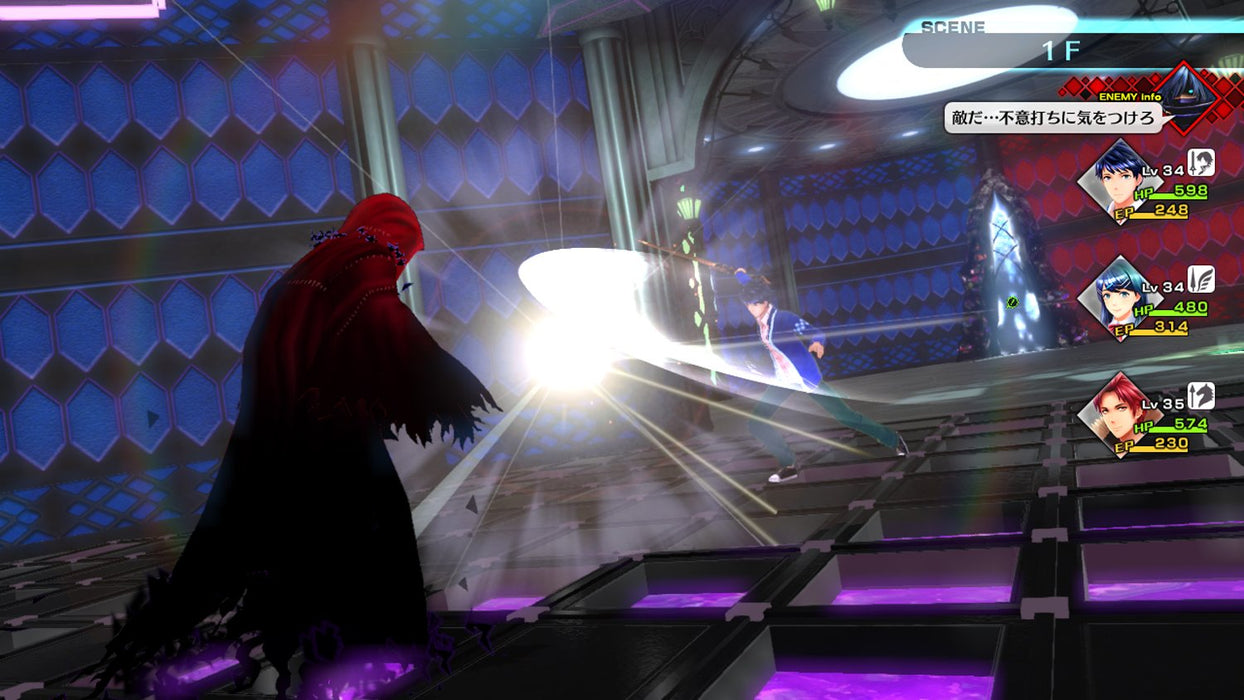1244x700 pixels.
Task: Open the enemy warning speech bubble
Action: coord(1054,120)
